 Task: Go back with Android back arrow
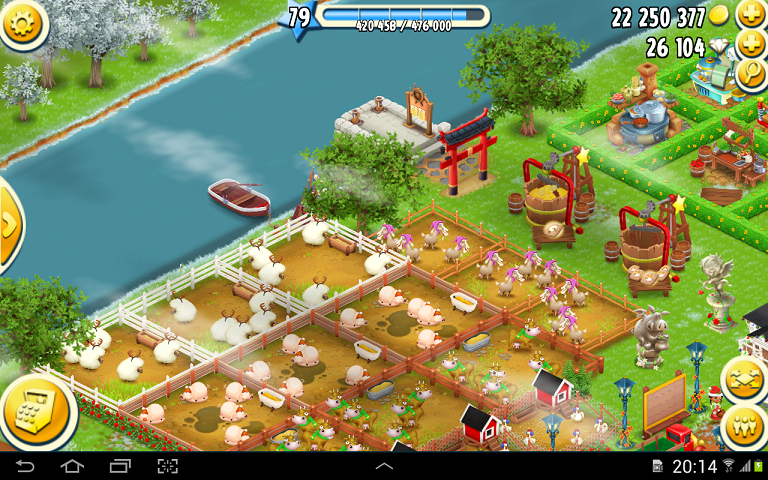(25, 467)
